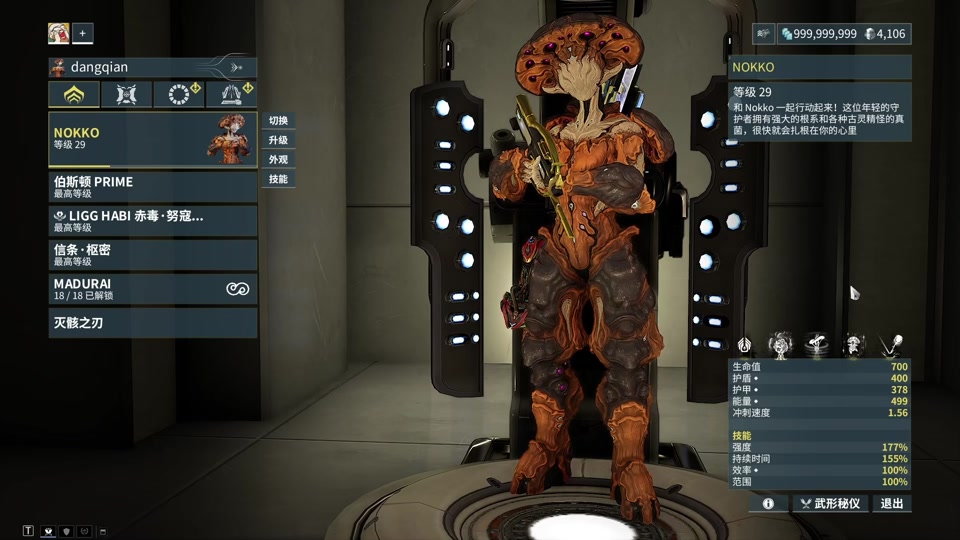Open the 武形秘仪 (Arcanes) panel
The height and width of the screenshot is (540, 960).
click(x=831, y=504)
